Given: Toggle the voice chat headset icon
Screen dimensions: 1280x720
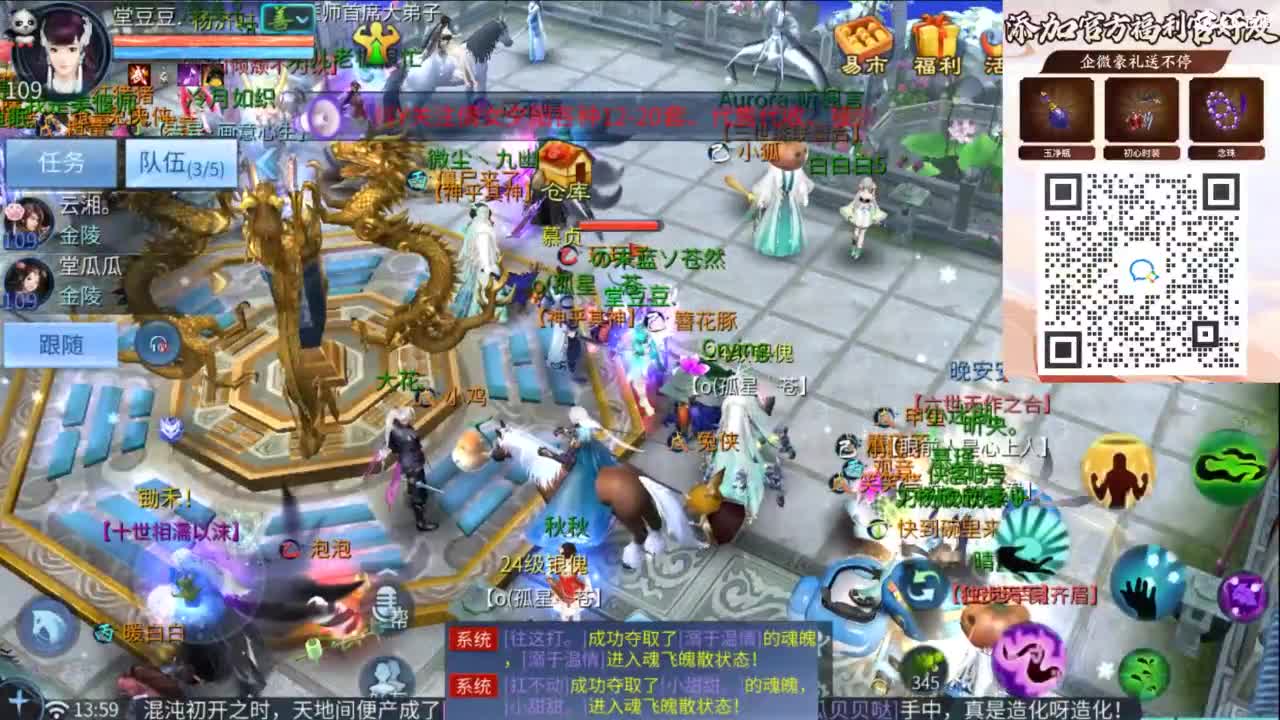Looking at the screenshot, I should (160, 343).
